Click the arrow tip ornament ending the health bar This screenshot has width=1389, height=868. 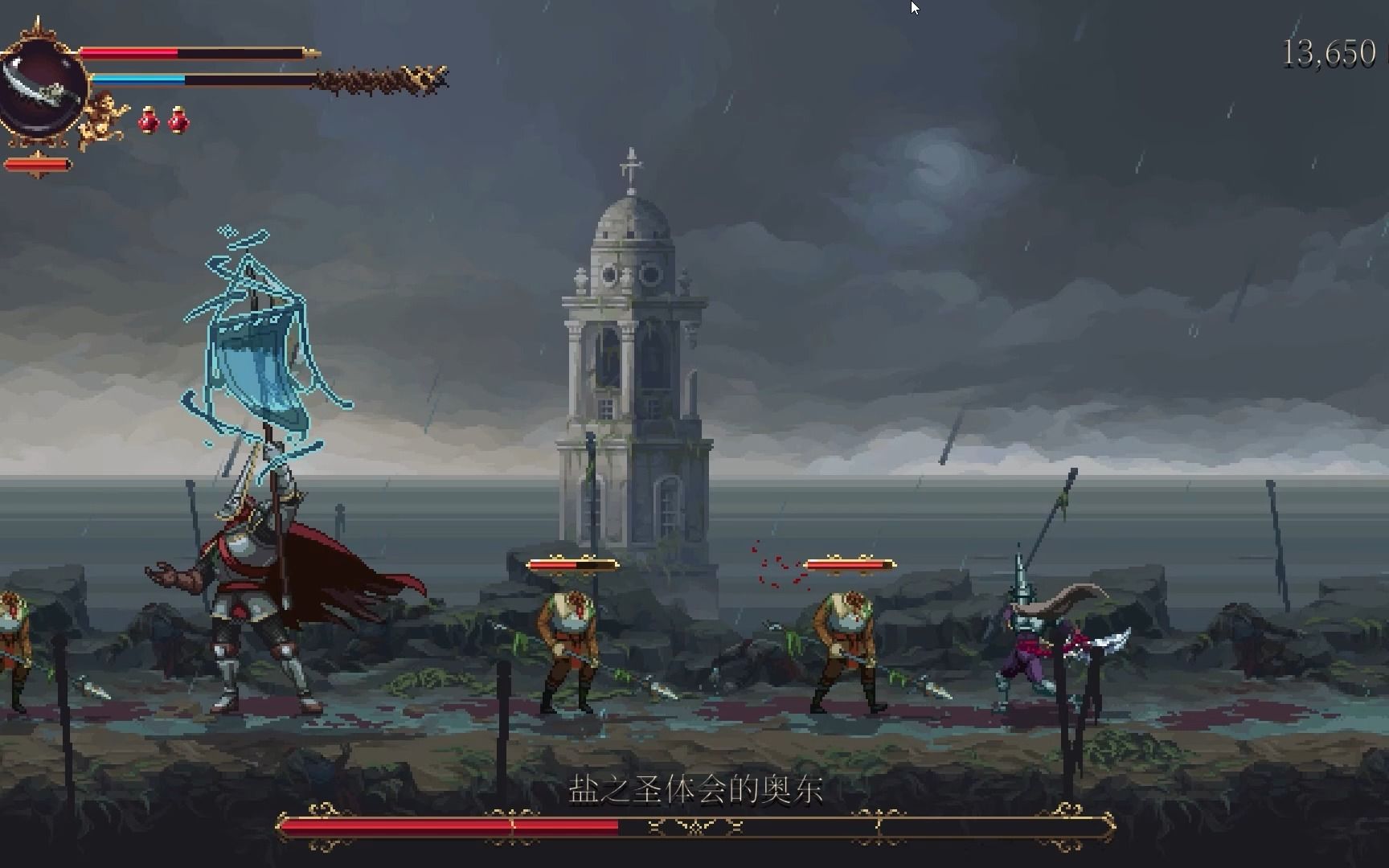coord(308,52)
